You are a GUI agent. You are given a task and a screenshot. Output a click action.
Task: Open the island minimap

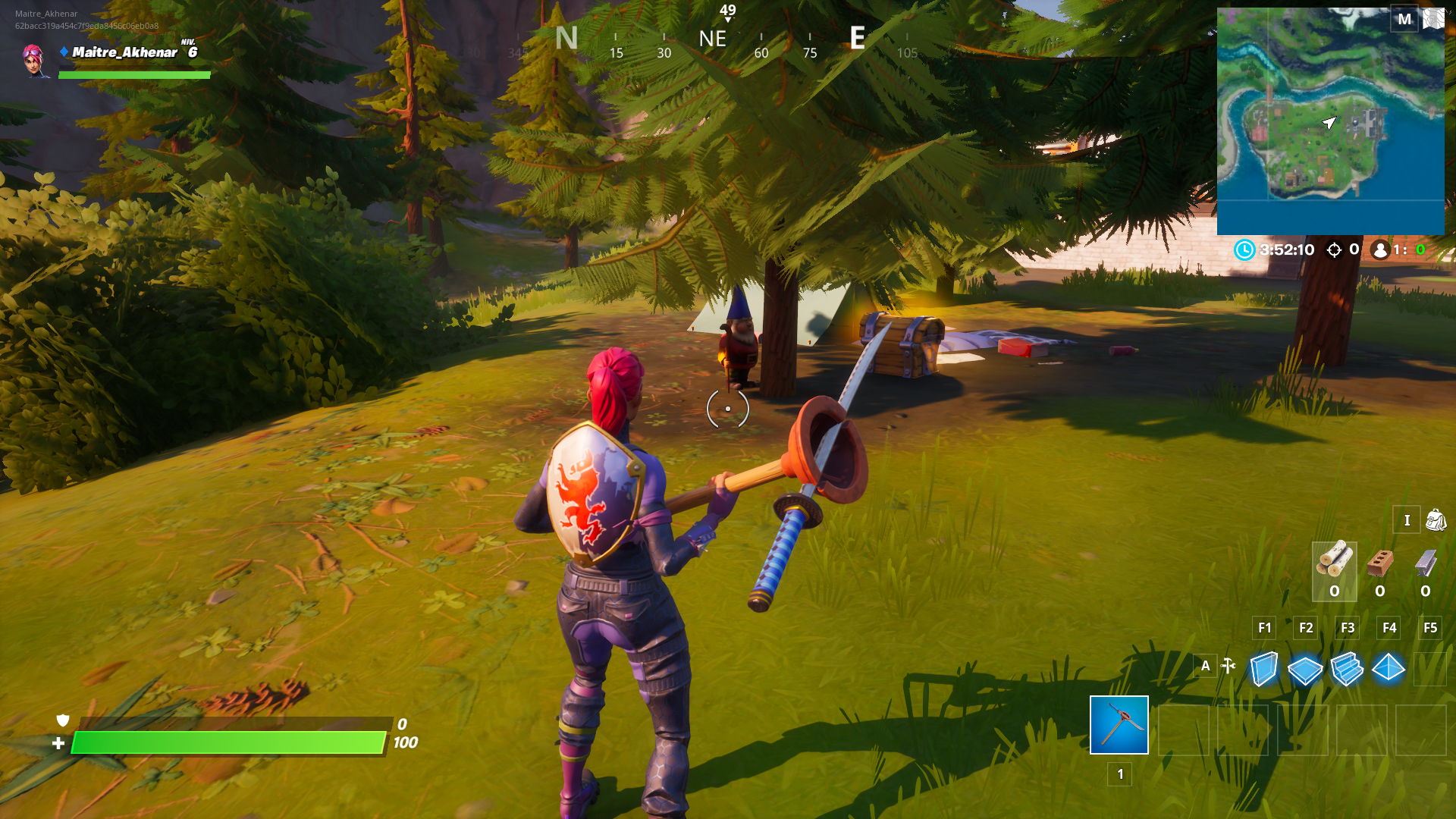[x=1330, y=121]
